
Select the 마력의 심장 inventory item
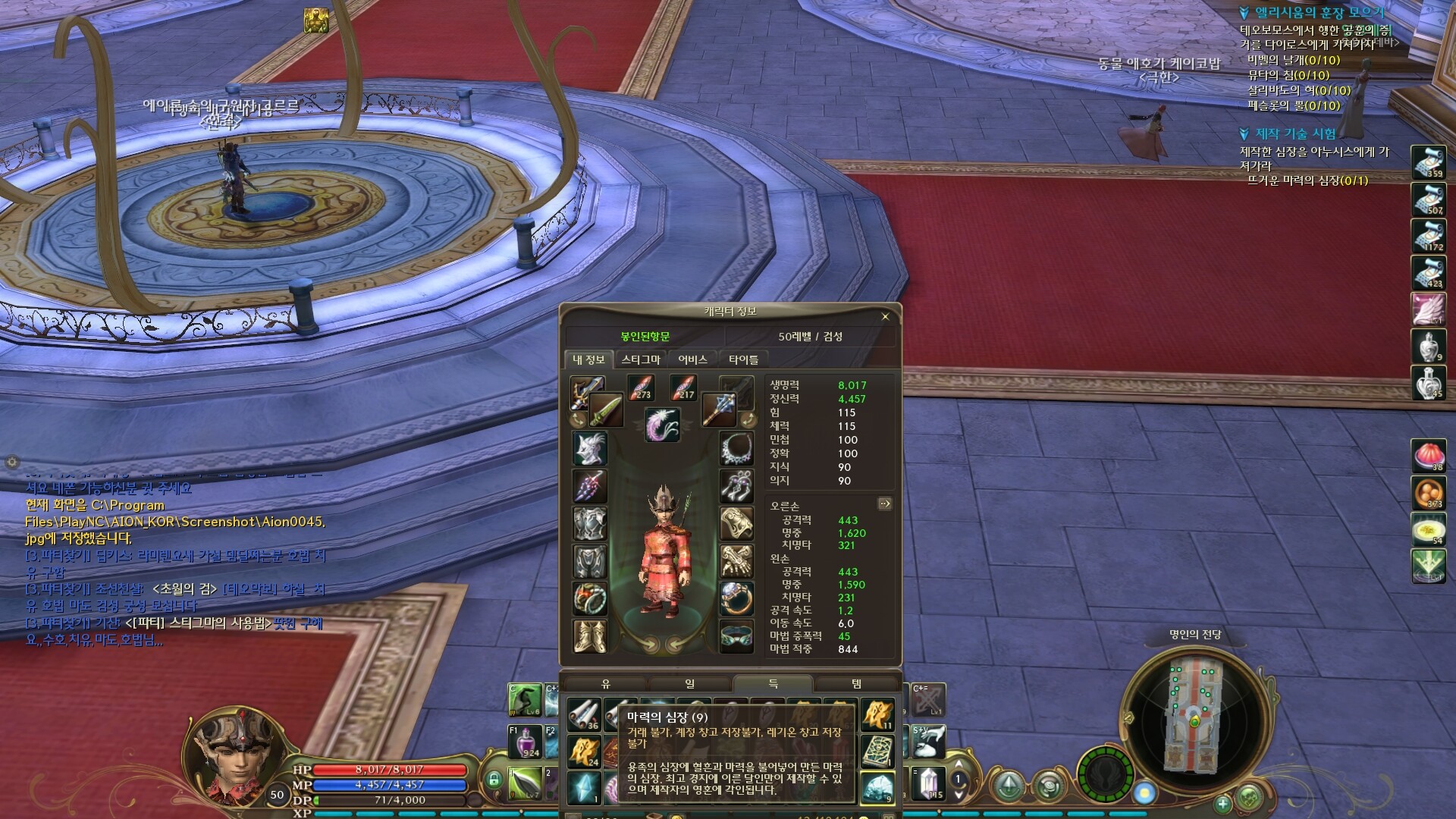pos(877,789)
